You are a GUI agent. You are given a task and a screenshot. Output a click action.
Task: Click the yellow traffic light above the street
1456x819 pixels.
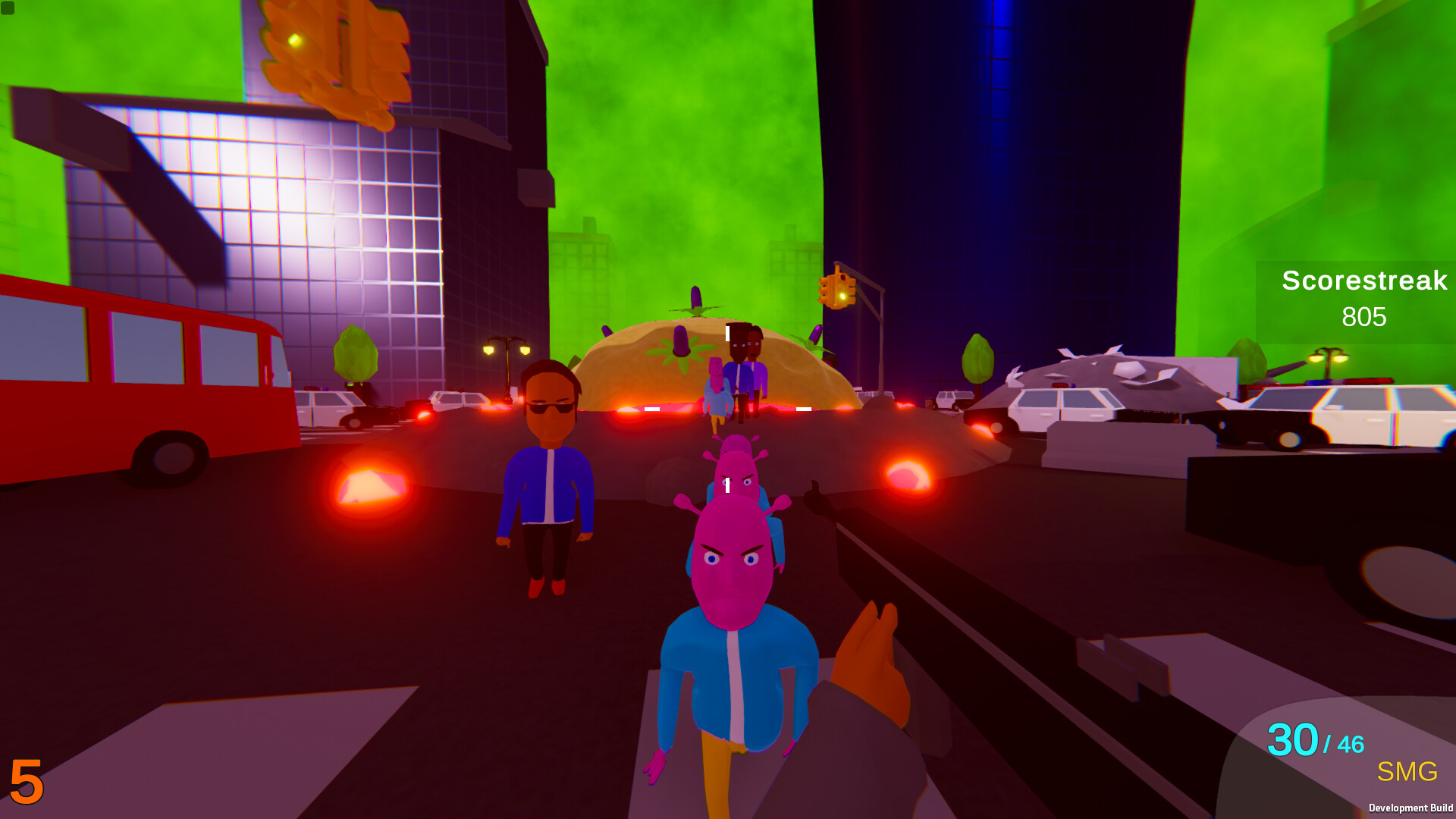click(x=836, y=290)
